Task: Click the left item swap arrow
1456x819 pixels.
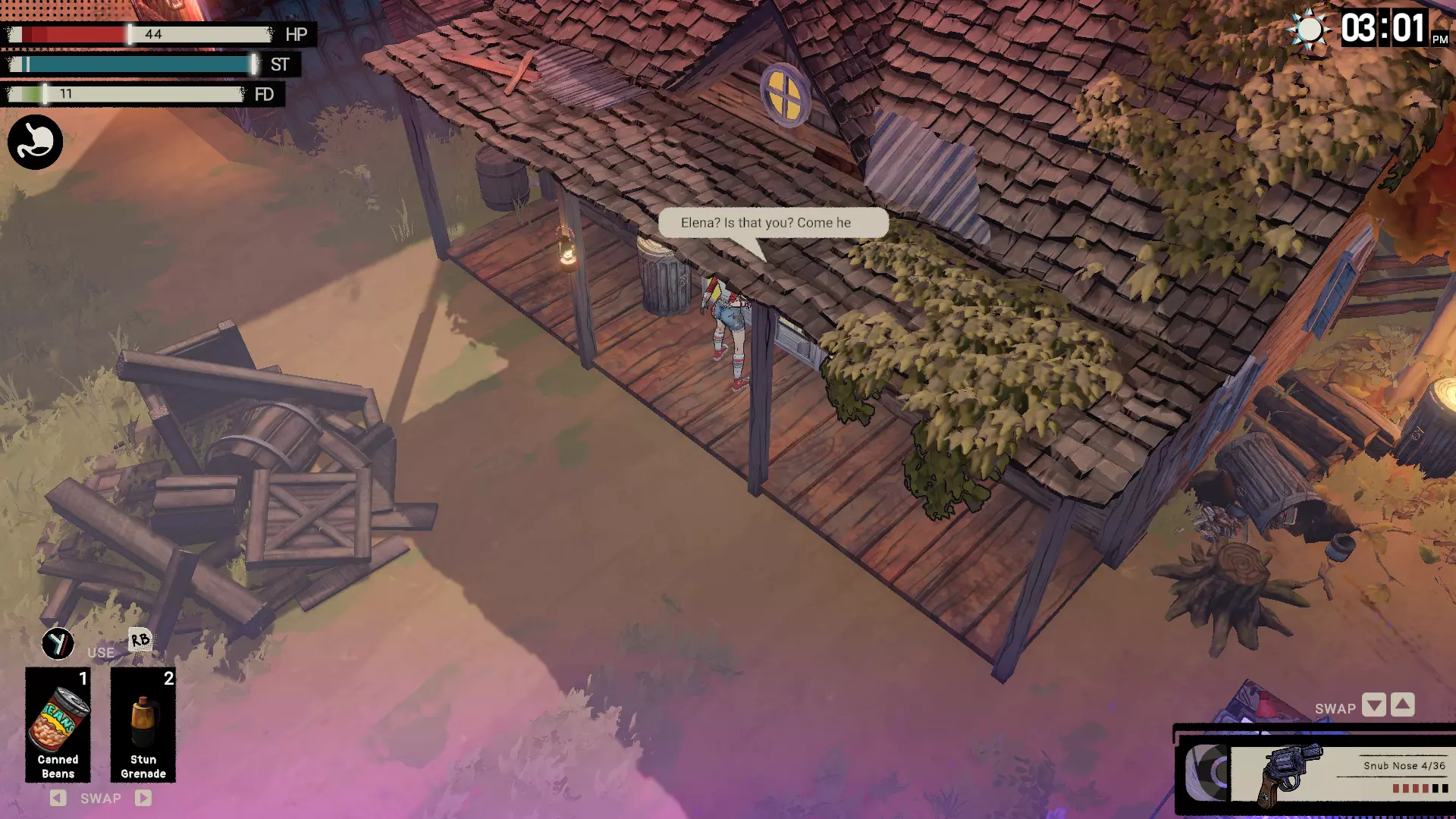Action: [58, 798]
